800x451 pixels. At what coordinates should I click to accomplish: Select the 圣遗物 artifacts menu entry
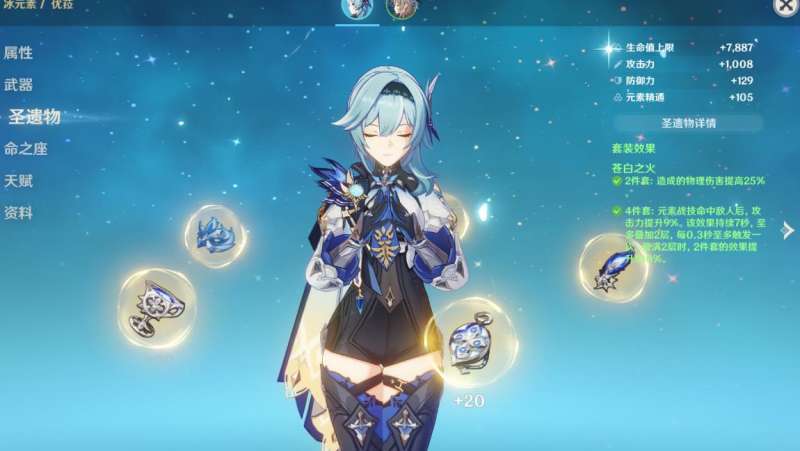[x=33, y=117]
